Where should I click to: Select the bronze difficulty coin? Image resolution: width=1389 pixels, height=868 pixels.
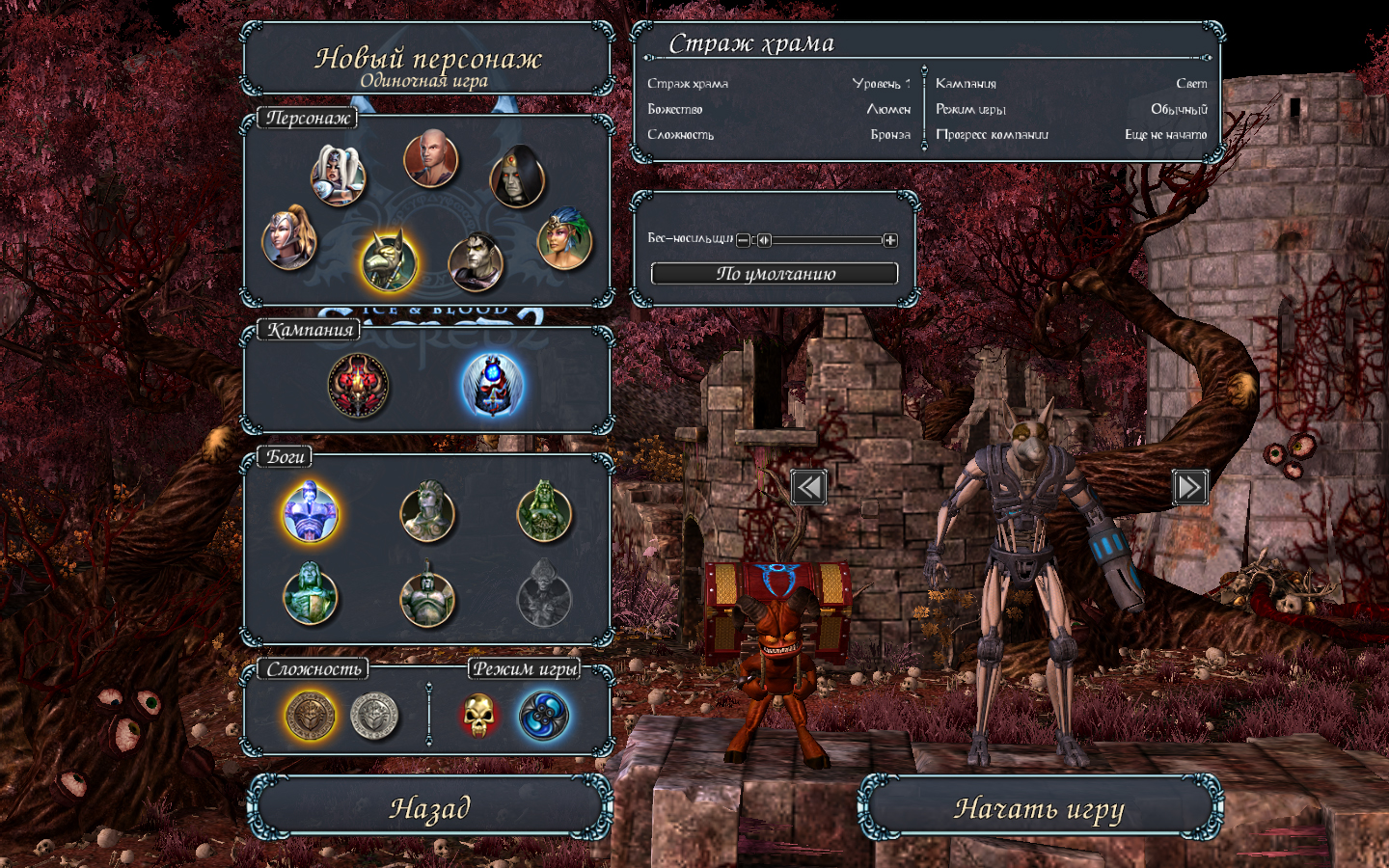click(311, 716)
